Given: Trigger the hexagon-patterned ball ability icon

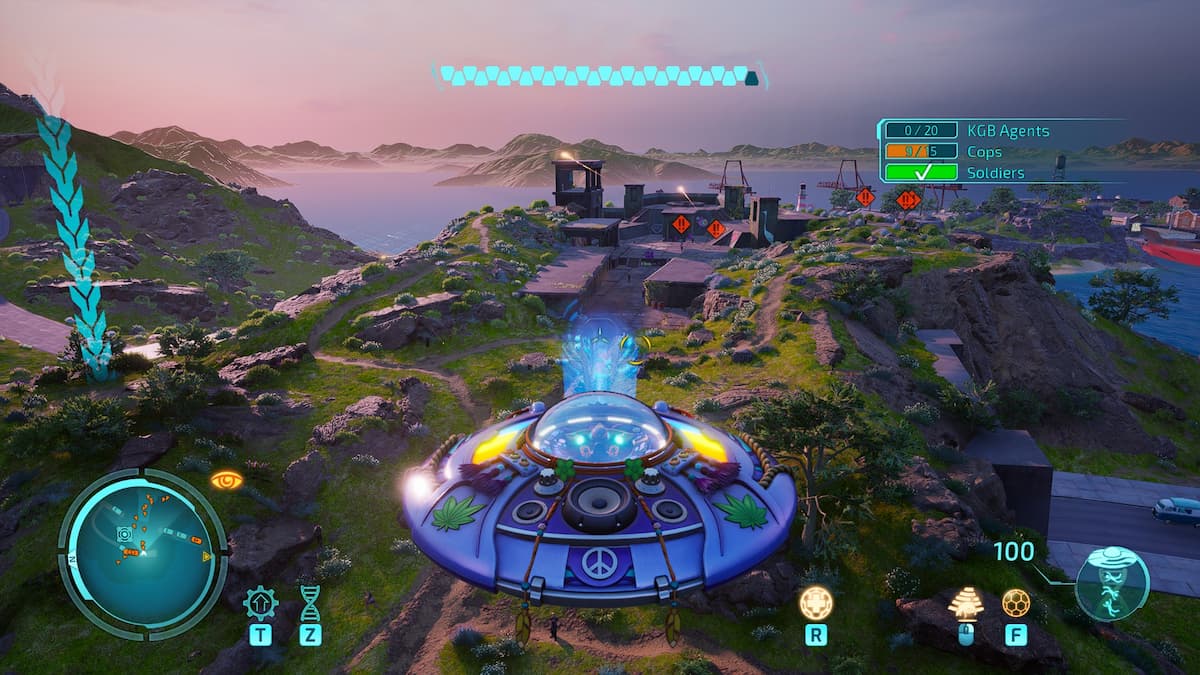Looking at the screenshot, I should click(1016, 602).
